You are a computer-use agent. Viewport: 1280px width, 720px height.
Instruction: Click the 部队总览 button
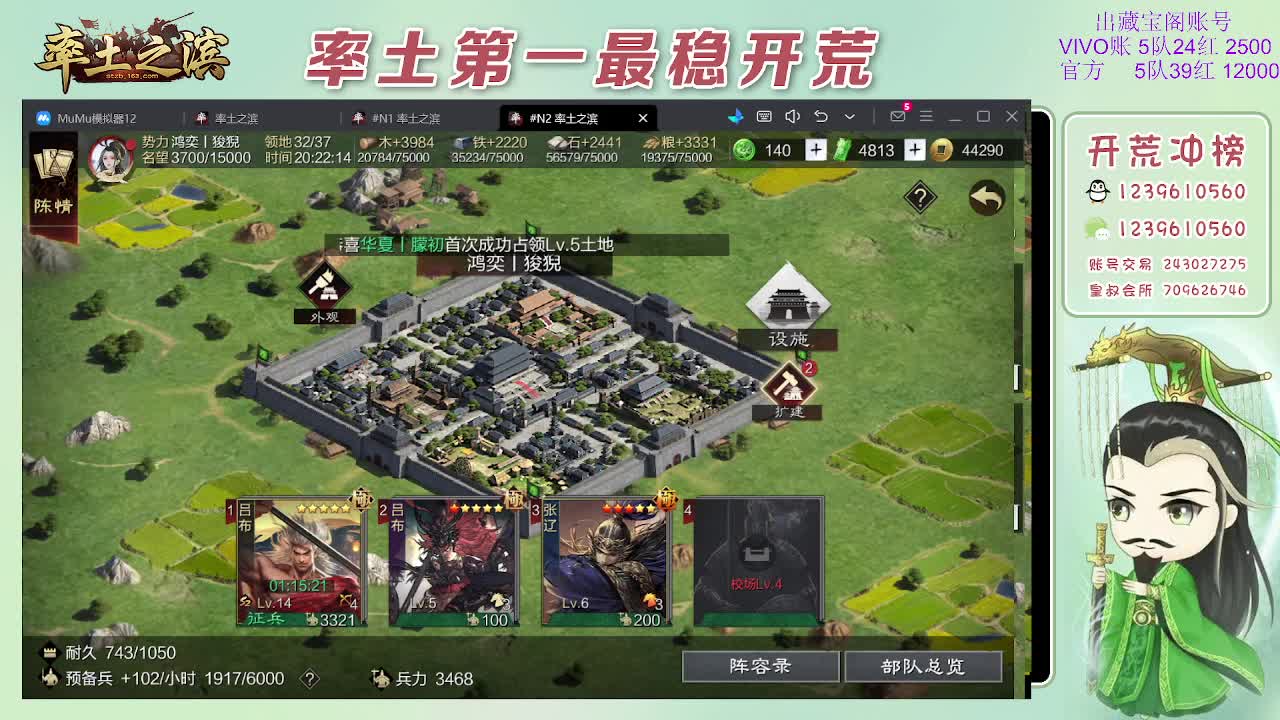coord(925,666)
